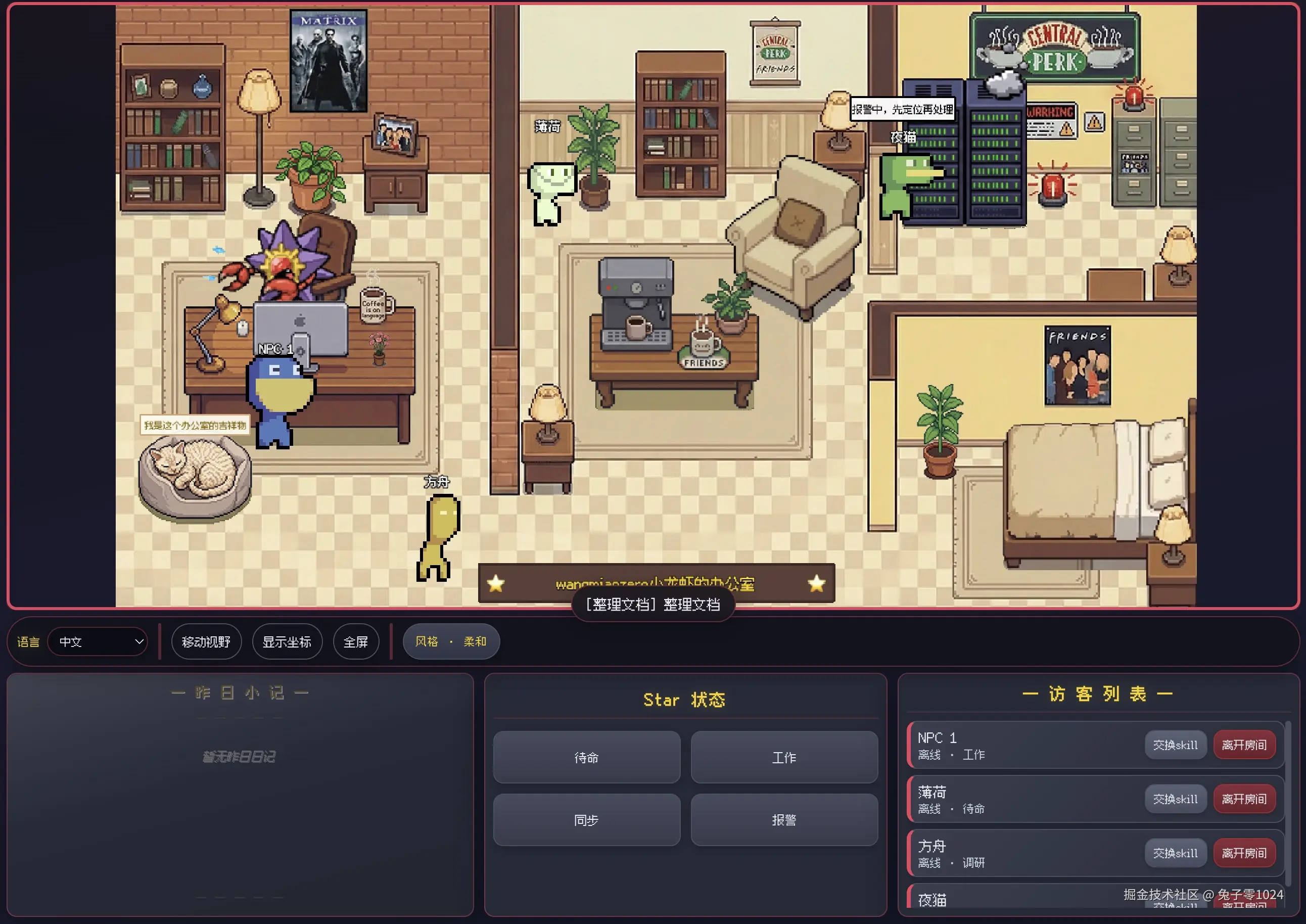Click 交换skill for NPC 1
Screen dimensions: 1306x924
tap(1175, 744)
